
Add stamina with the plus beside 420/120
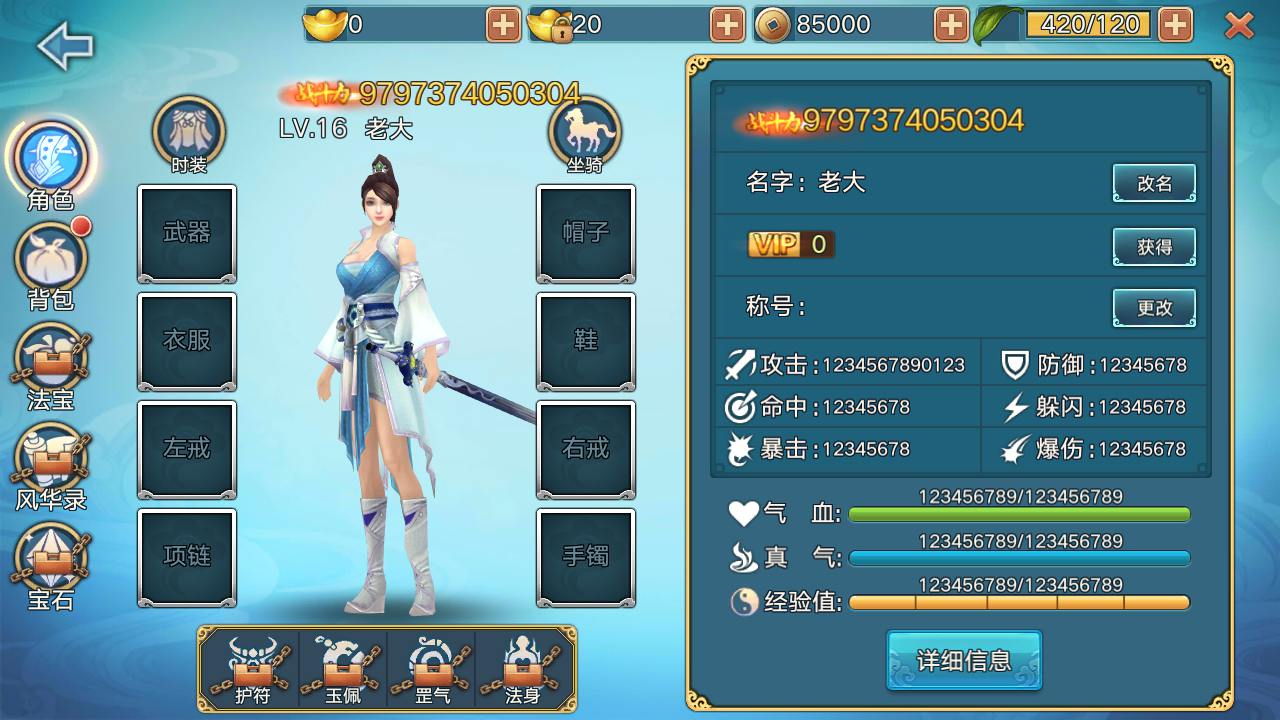tap(1176, 25)
